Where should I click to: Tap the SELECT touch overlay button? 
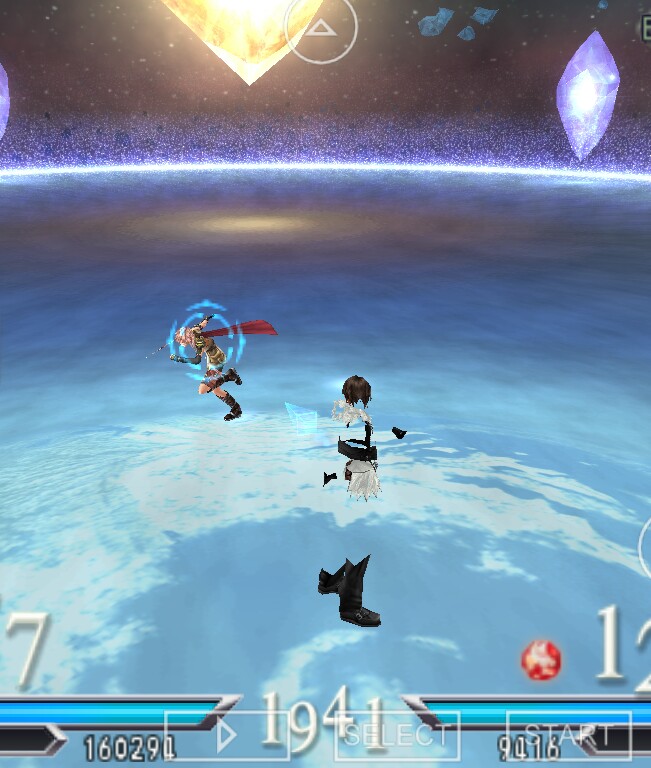point(397,736)
